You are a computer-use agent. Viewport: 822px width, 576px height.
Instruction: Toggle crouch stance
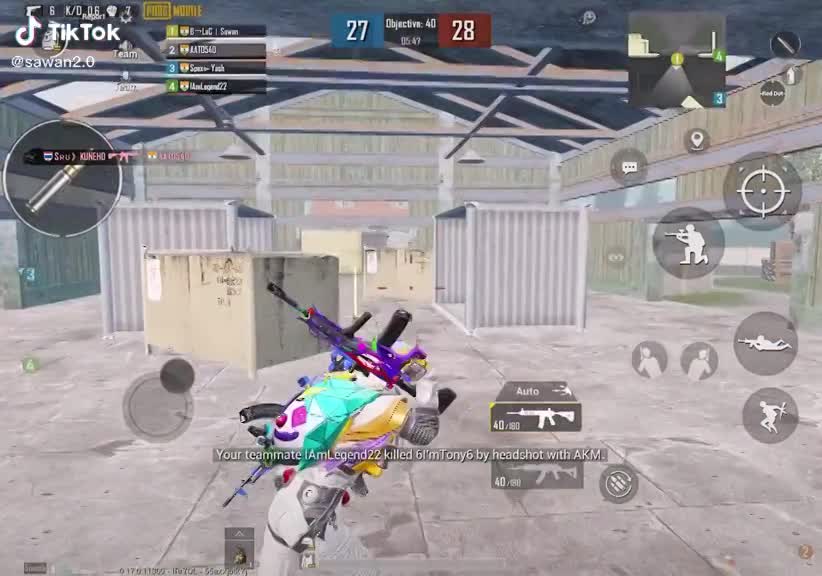688,243
